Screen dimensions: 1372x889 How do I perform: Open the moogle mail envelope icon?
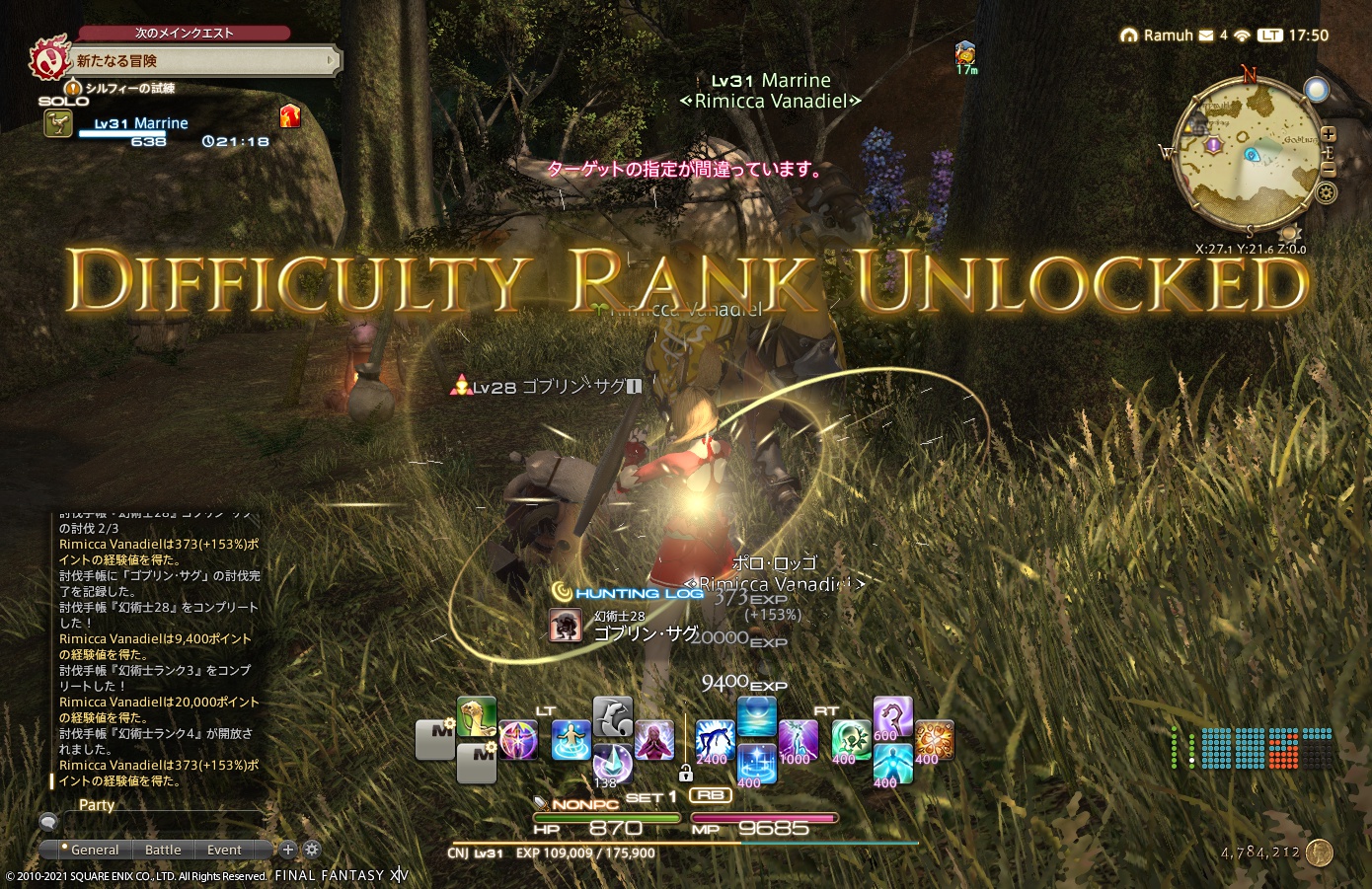pos(1208,35)
